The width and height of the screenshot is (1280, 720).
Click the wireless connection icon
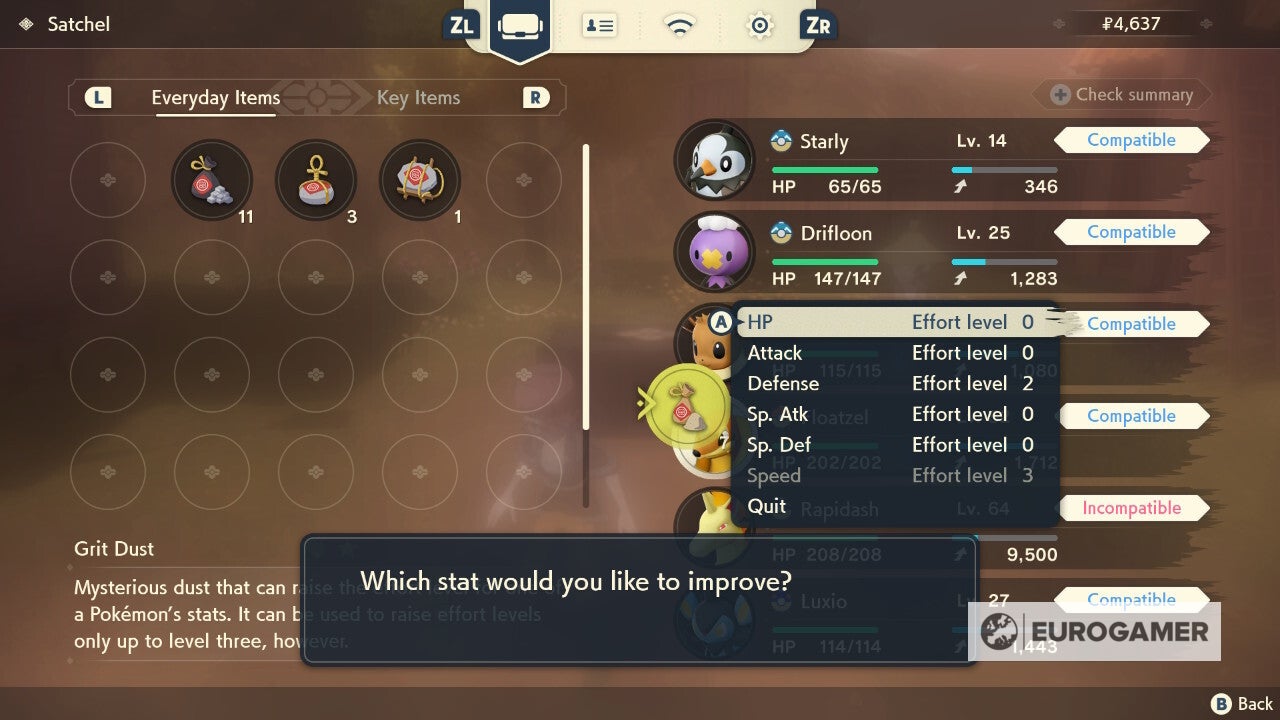[x=680, y=26]
